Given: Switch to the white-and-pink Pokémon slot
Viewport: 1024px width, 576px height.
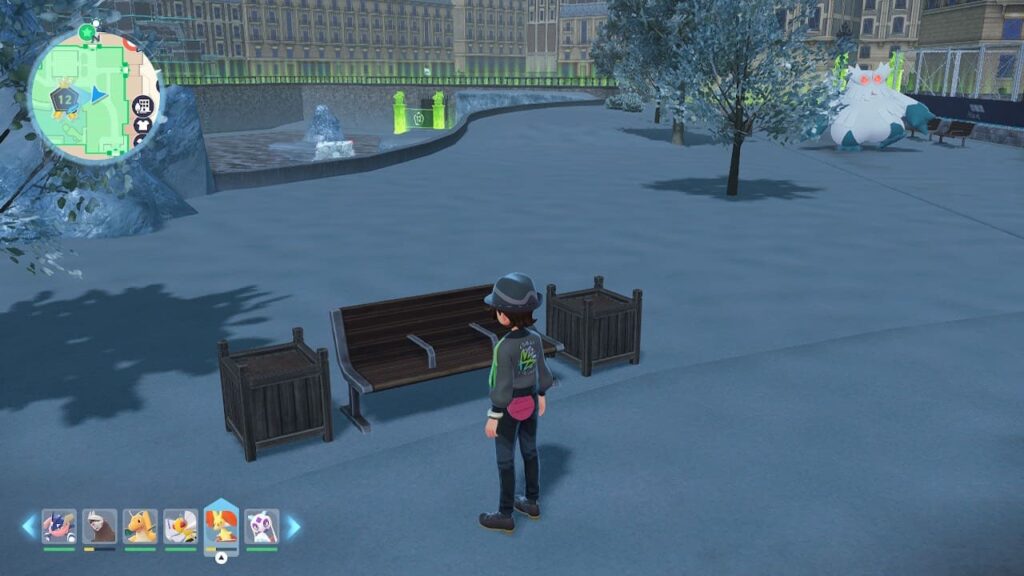Looking at the screenshot, I should [261, 526].
